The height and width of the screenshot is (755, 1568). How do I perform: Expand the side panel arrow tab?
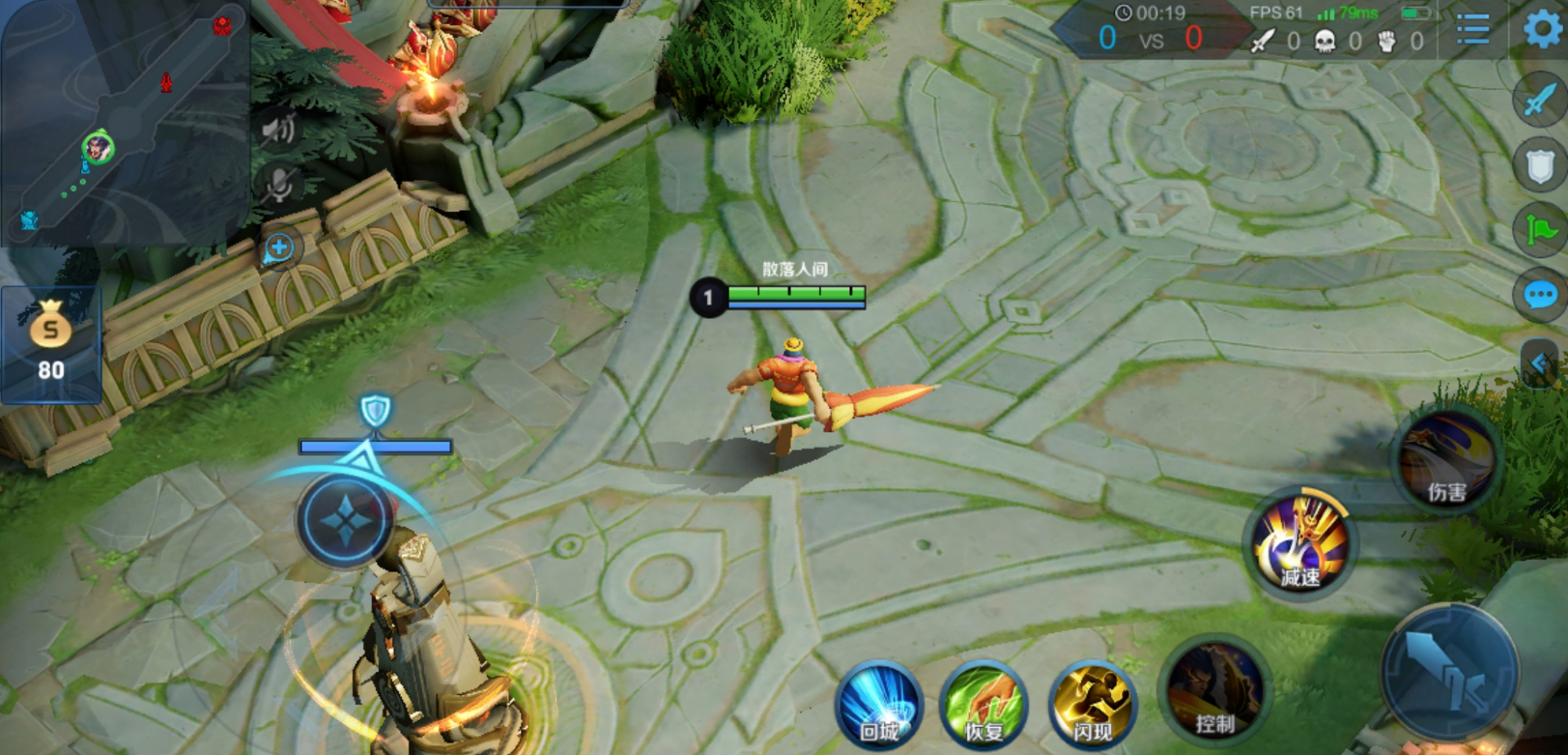[1540, 364]
